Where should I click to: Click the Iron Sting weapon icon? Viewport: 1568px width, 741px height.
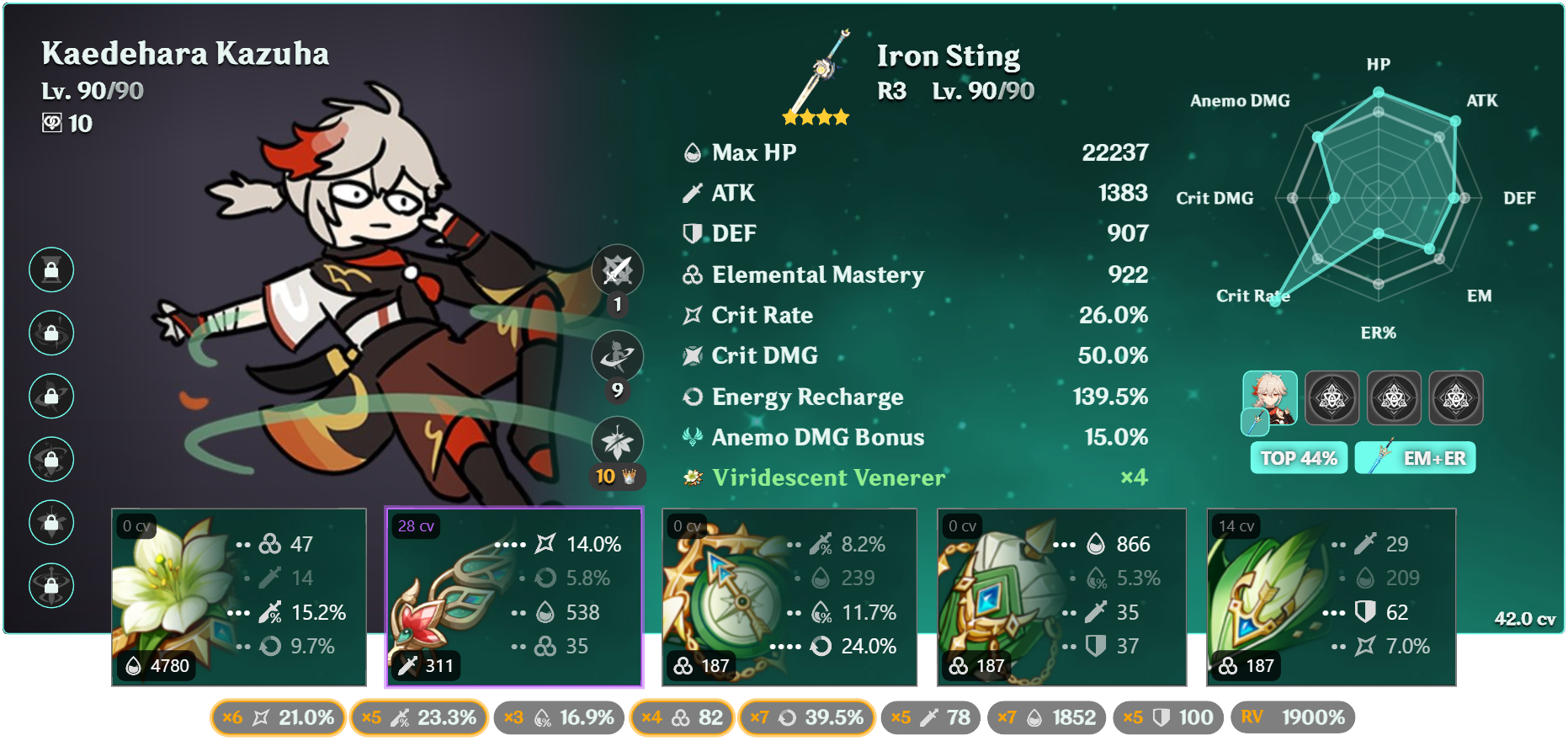(x=818, y=74)
